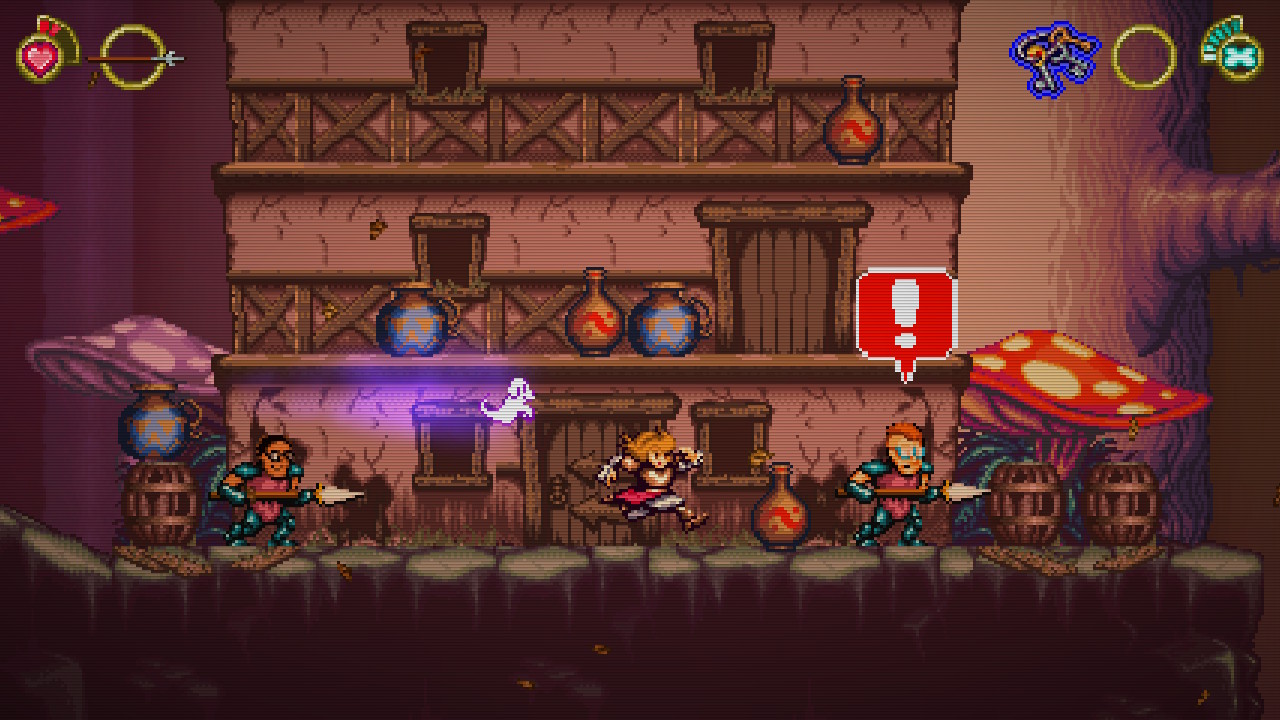Viewport: 1280px width, 720px height.
Task: Select the arrow weapon ring slot
Action: (133, 57)
